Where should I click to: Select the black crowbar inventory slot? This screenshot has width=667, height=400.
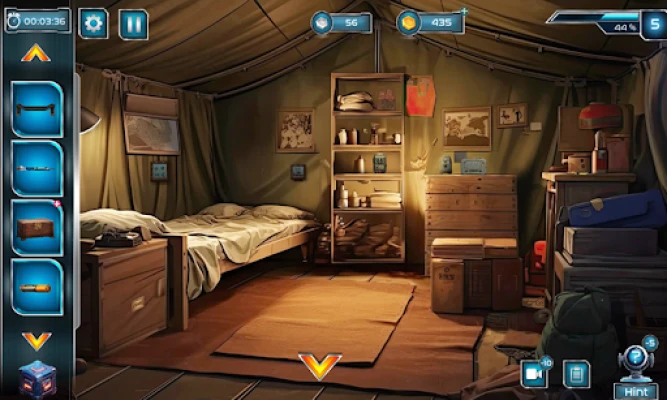38,109
